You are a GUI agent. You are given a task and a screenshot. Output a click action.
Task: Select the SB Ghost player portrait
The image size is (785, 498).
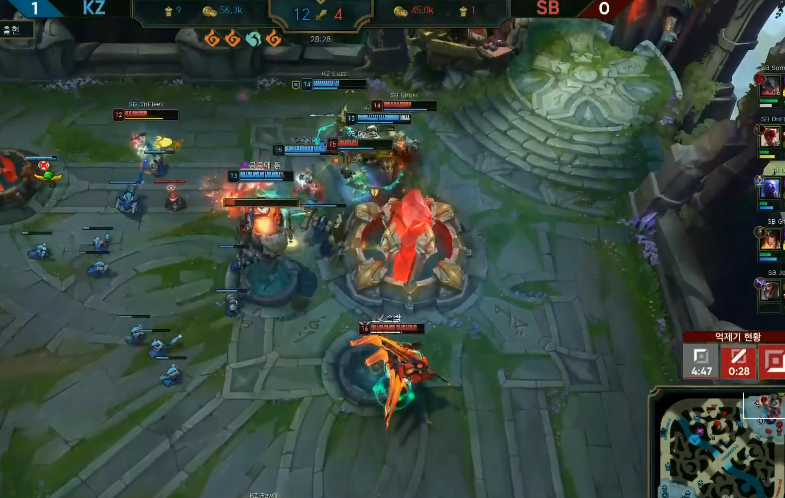(770, 240)
